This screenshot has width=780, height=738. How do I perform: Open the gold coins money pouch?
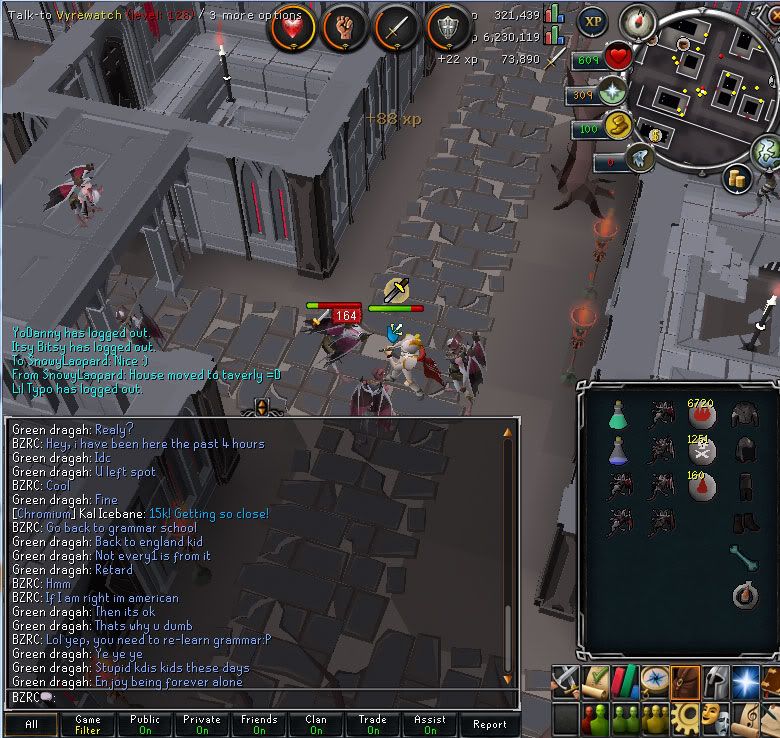pos(738,180)
